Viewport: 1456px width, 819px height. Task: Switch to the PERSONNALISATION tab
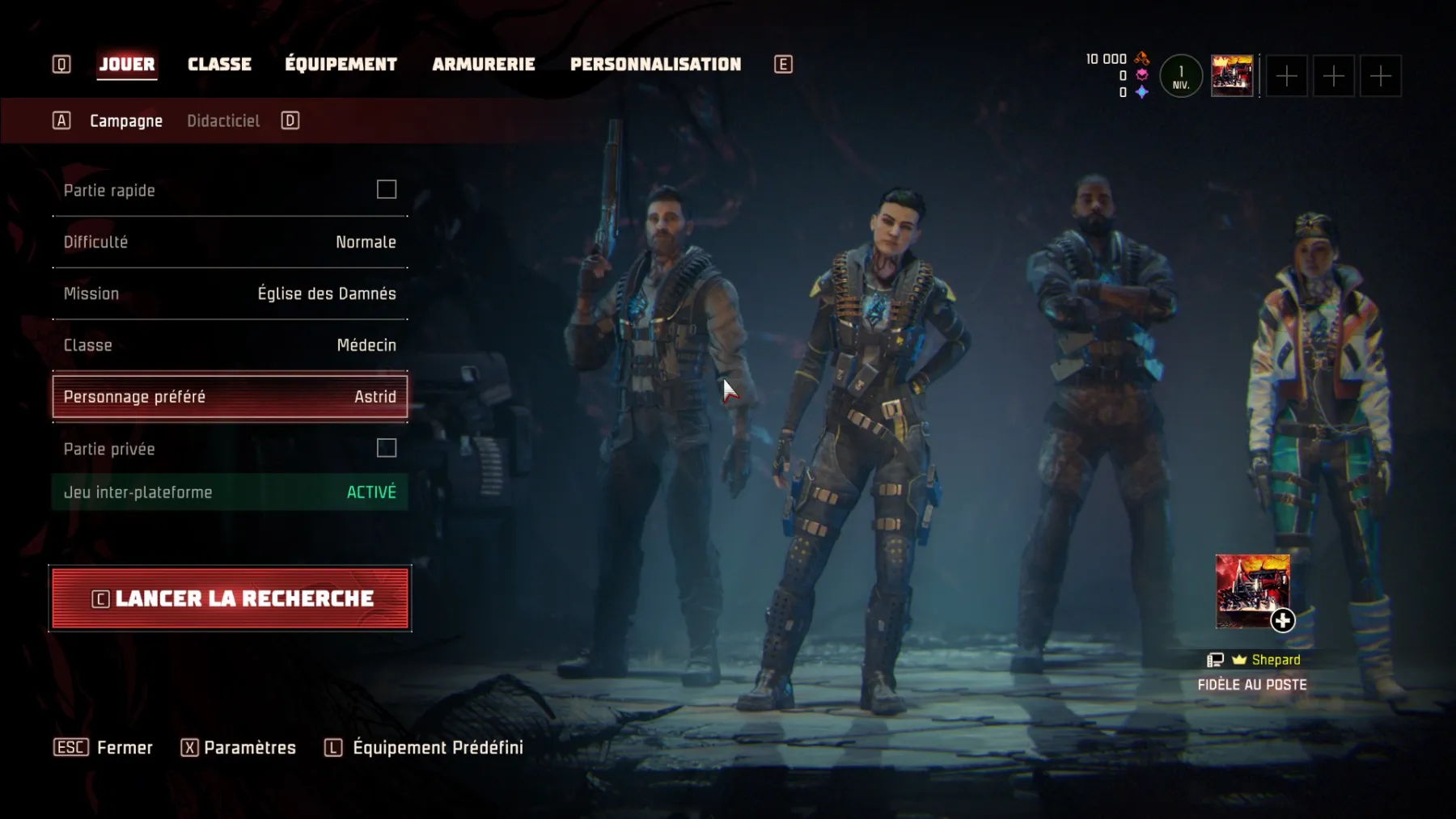(x=655, y=64)
